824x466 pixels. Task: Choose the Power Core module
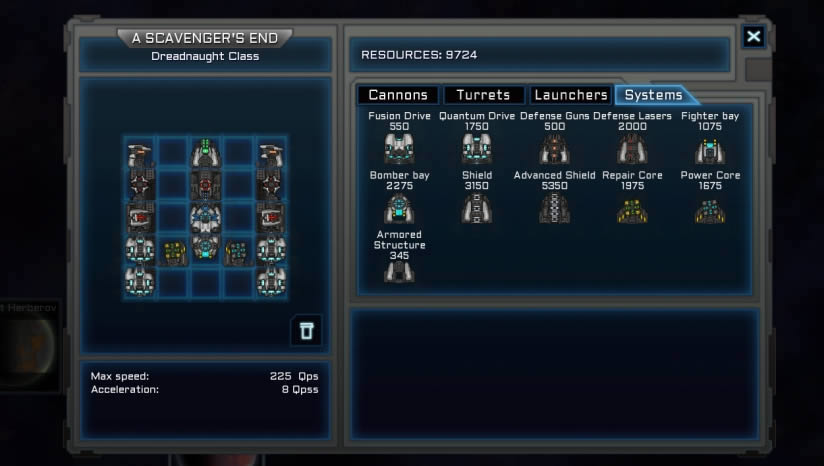(710, 210)
